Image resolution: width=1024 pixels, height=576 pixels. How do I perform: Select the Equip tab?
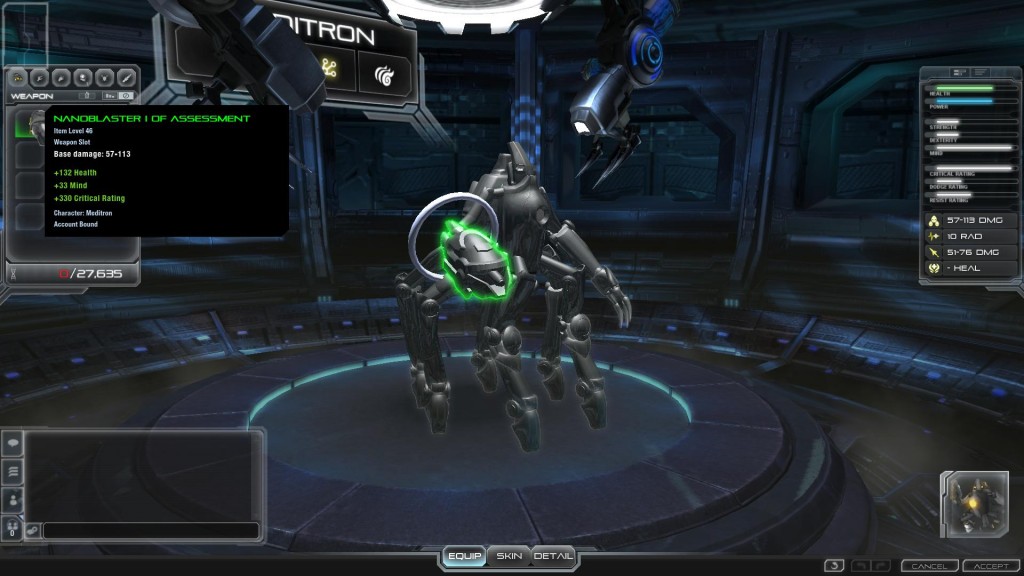pos(465,556)
